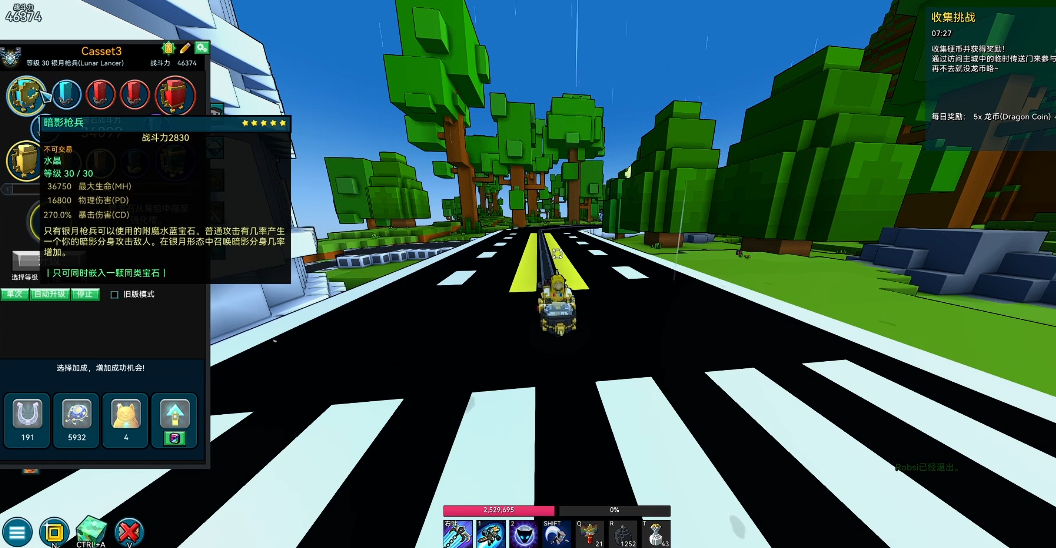Open the green gear settings icon
1056x548 pixels.
pos(201,48)
